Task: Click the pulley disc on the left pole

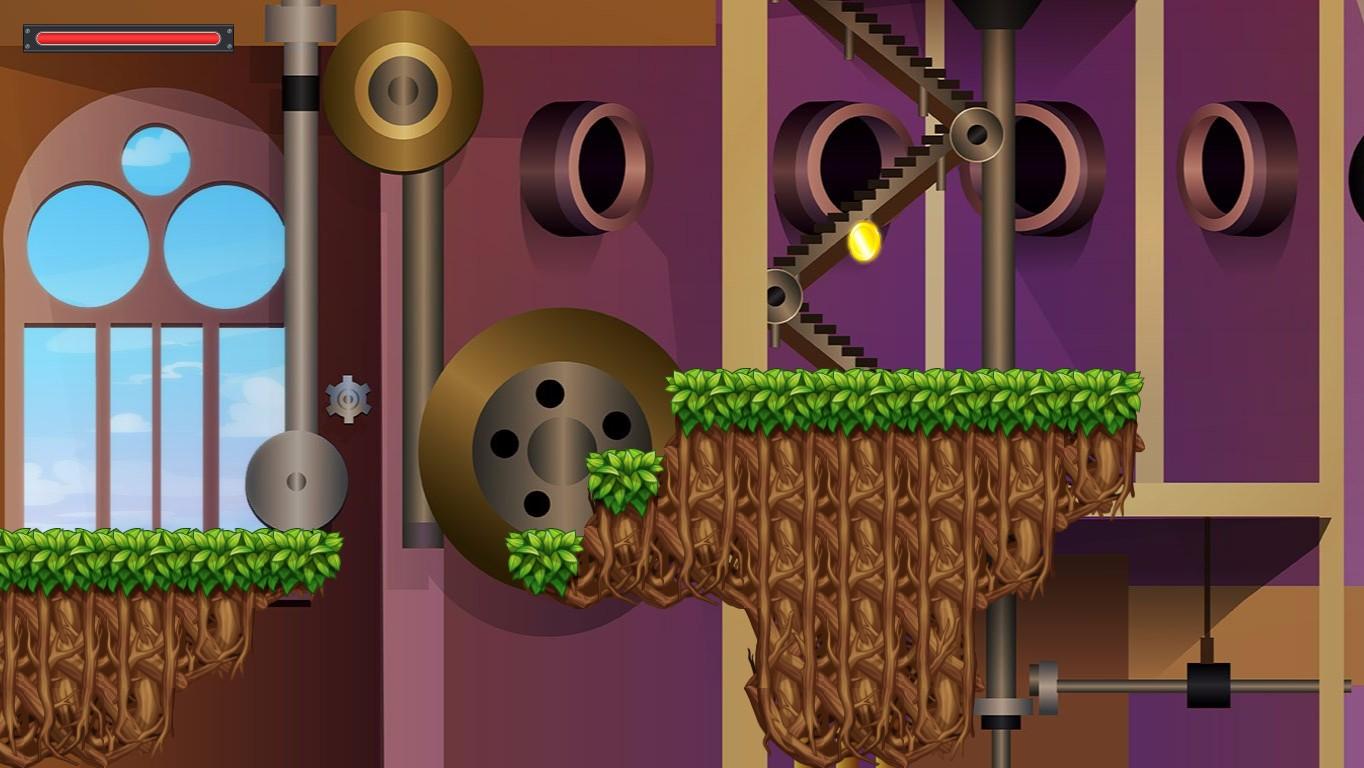Action: pyautogui.click(x=297, y=480)
